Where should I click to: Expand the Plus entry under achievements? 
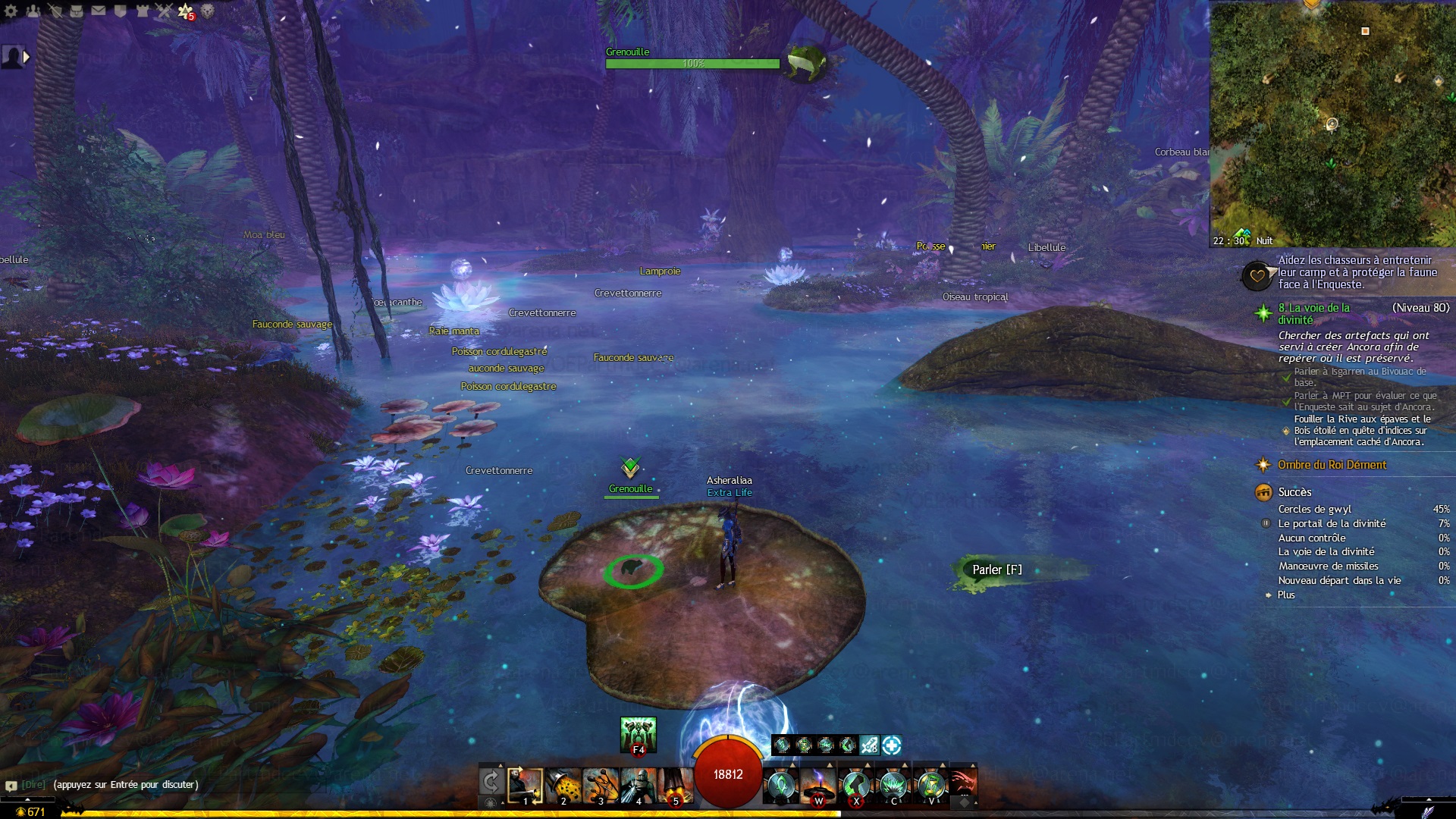1286,595
